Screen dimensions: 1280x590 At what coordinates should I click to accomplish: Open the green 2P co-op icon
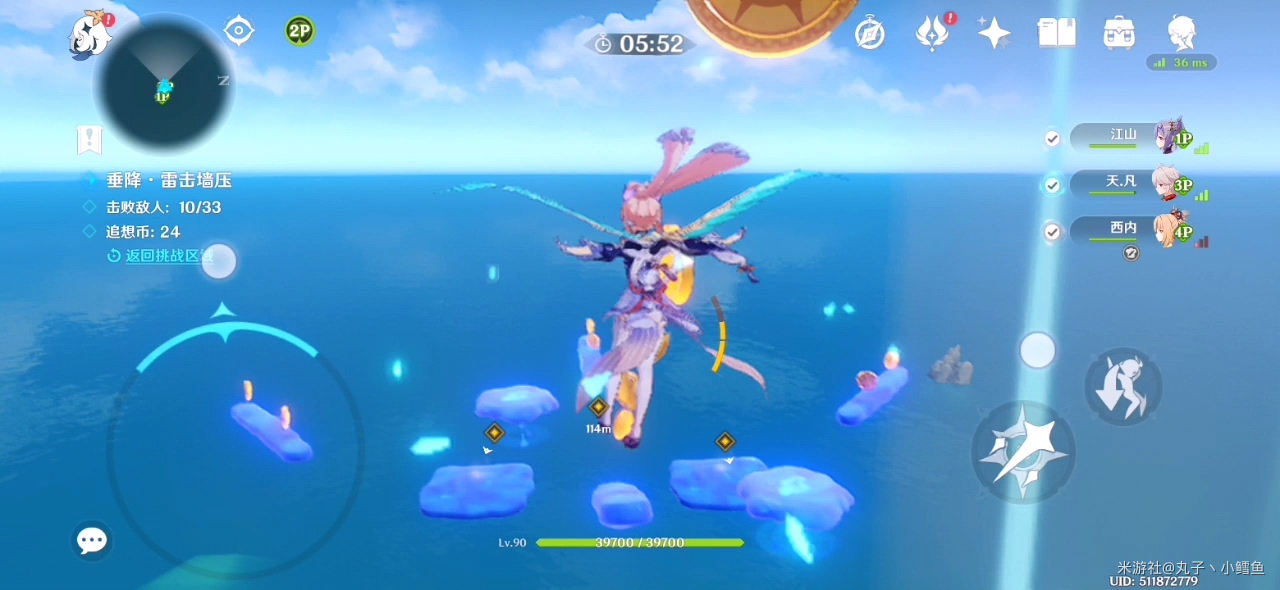coord(299,31)
